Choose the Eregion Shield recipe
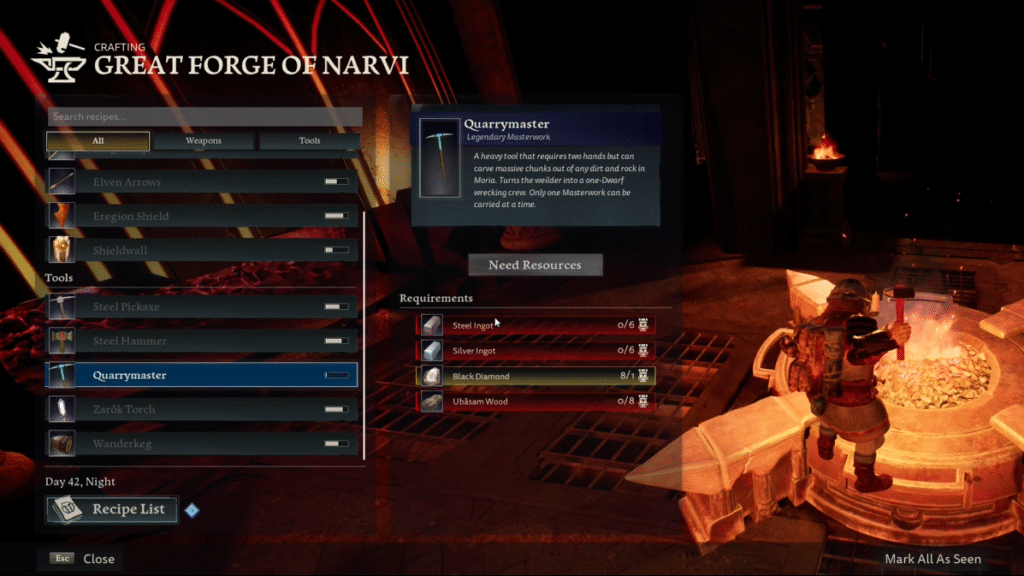Screen dimensions: 1024x576 202,216
